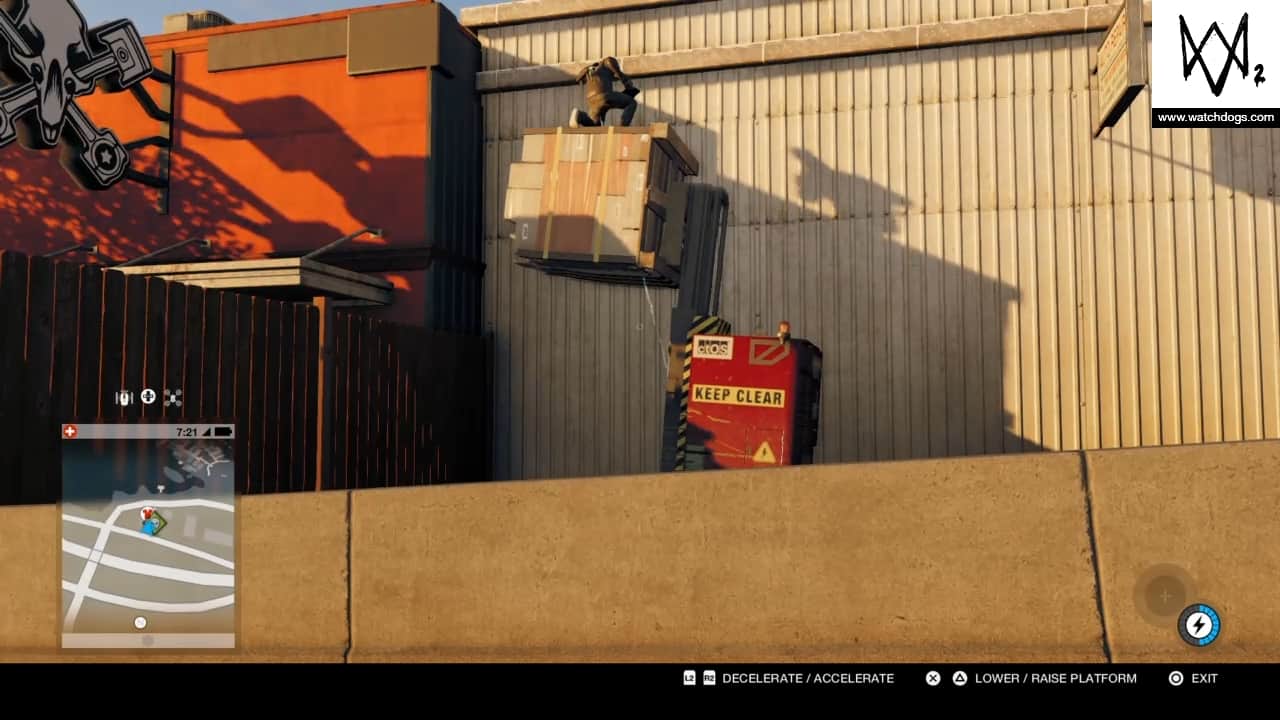Click the LOWER / RAISE PLATFORM command label
Viewport: 1280px width, 720px height.
[x=1055, y=678]
